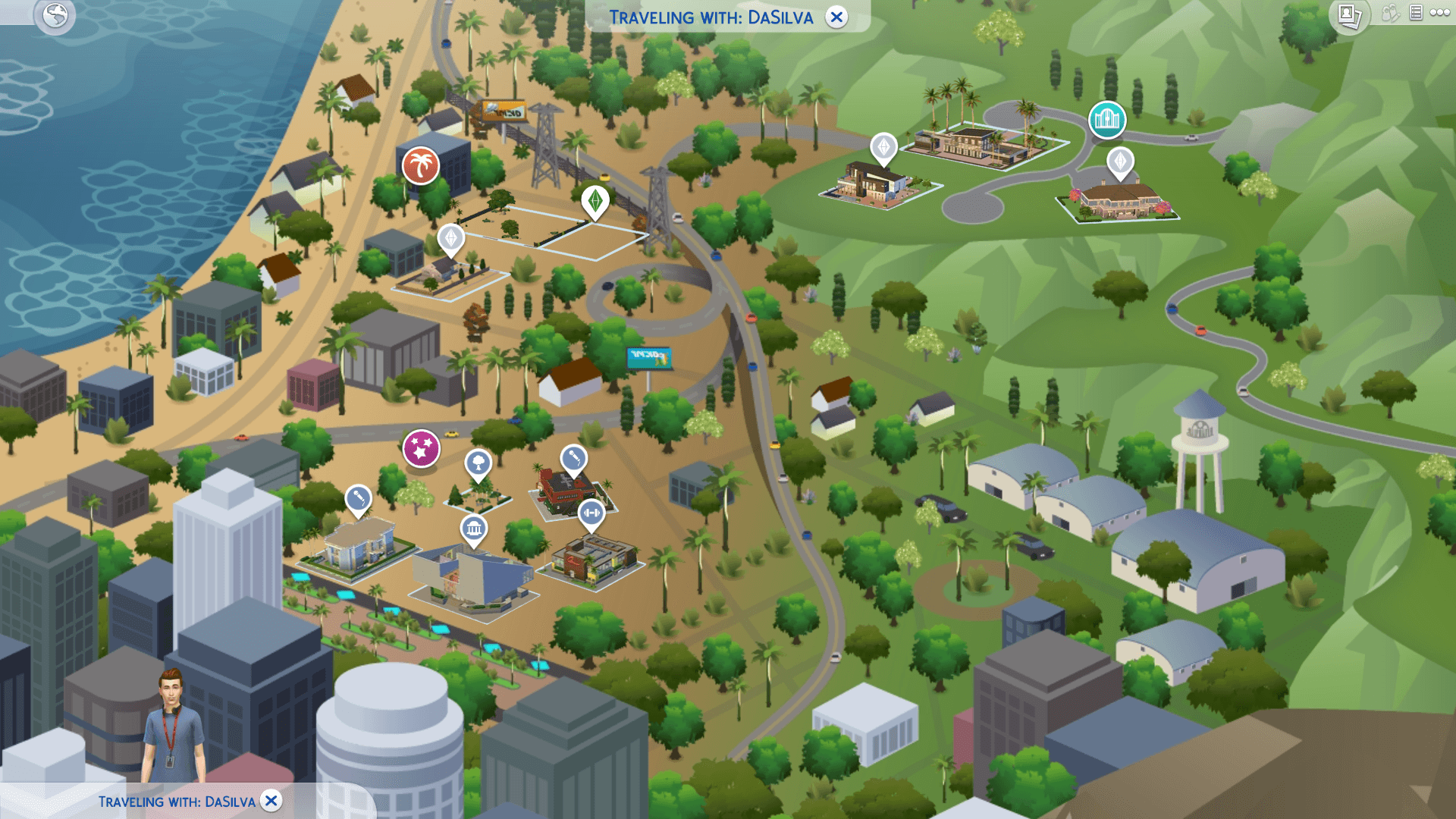Remove DaSilva using the X beside his portrait
The width and height of the screenshot is (1456, 819).
pyautogui.click(x=271, y=801)
